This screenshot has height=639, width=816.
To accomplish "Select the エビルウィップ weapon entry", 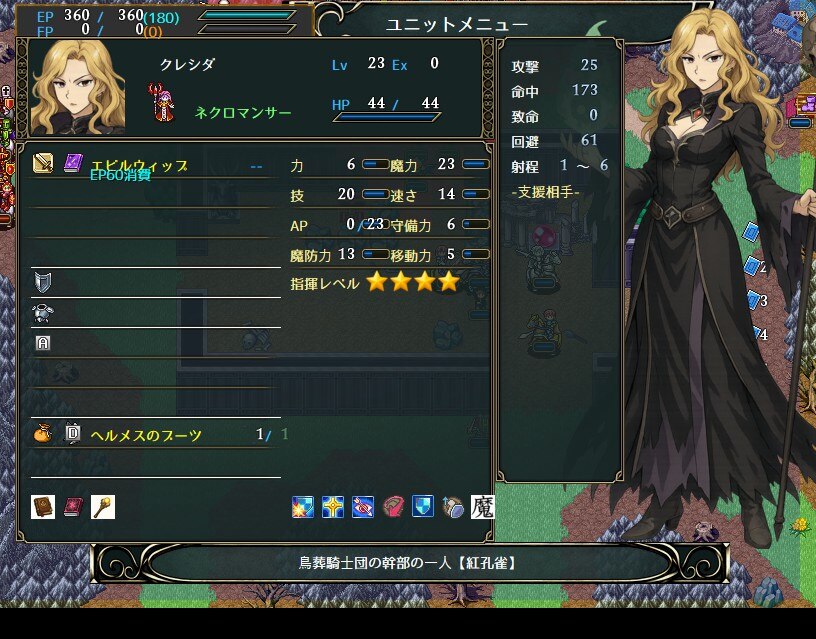I will (x=140, y=165).
